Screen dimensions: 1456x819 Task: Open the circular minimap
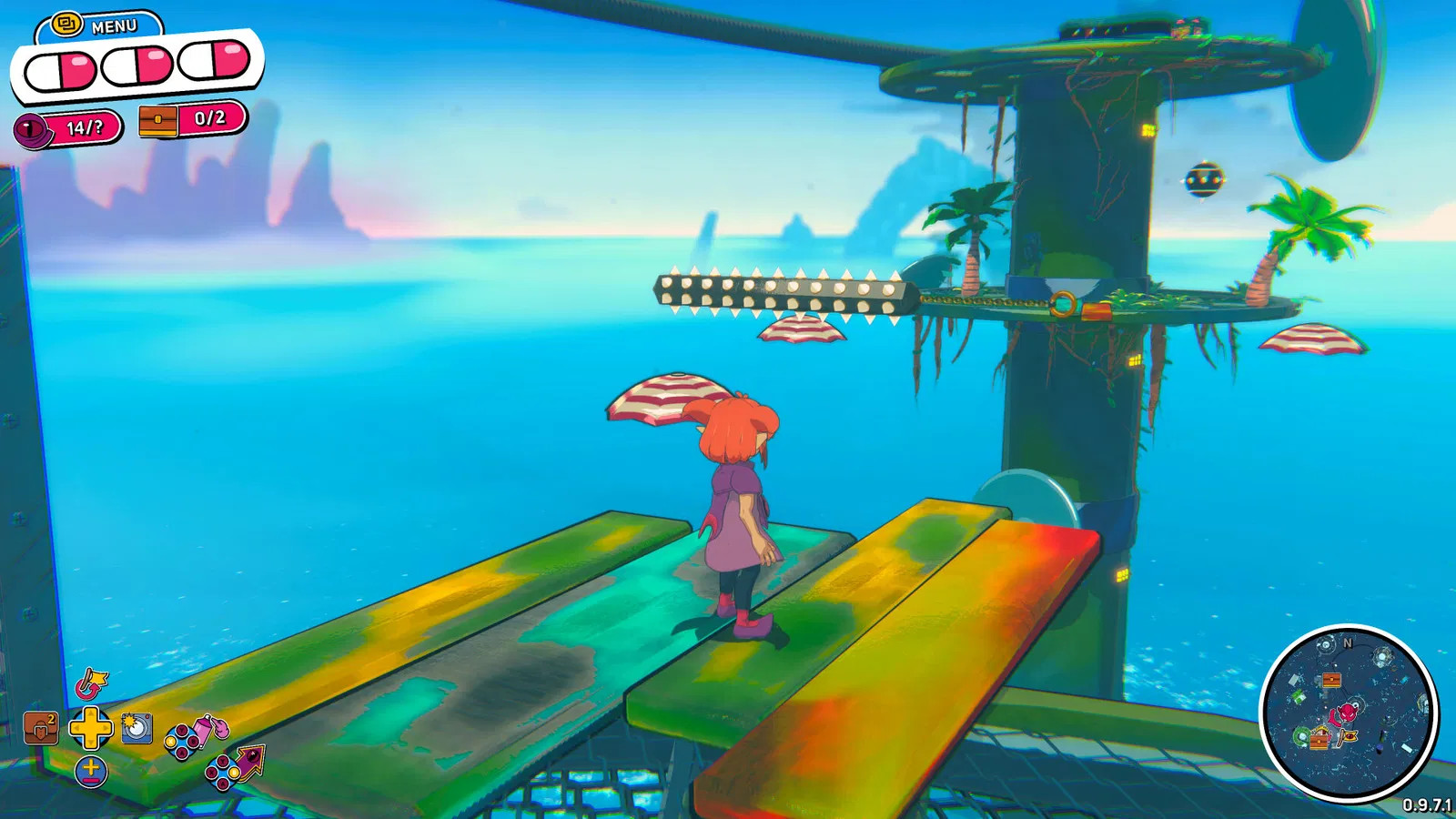click(1349, 713)
